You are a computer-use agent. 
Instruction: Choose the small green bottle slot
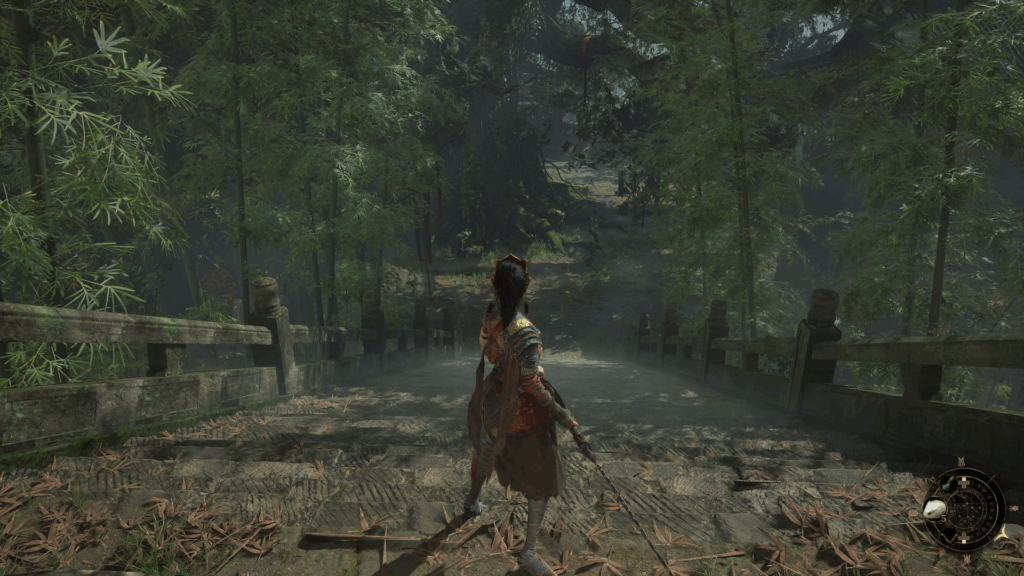point(949,484)
